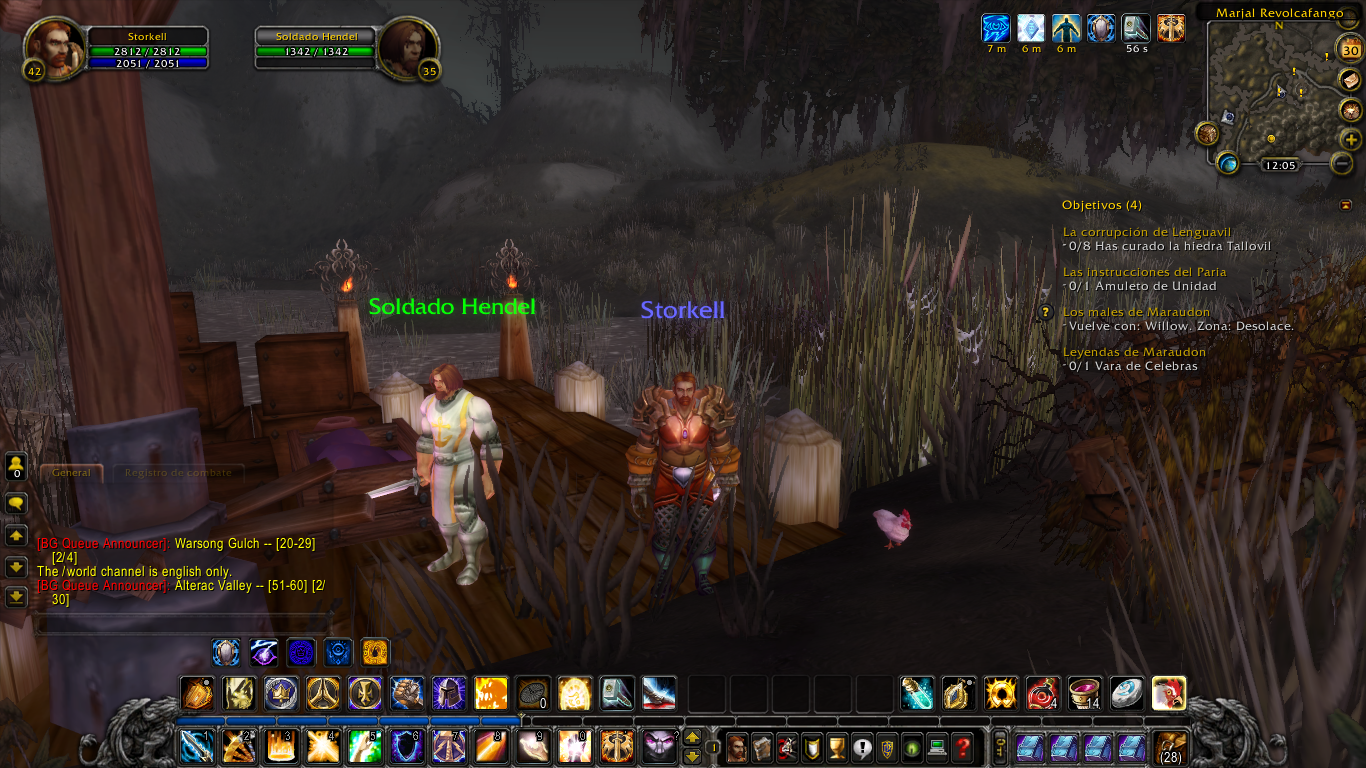Collapse the Objetivos quest tracker
The image size is (1366, 768).
[x=1345, y=204]
